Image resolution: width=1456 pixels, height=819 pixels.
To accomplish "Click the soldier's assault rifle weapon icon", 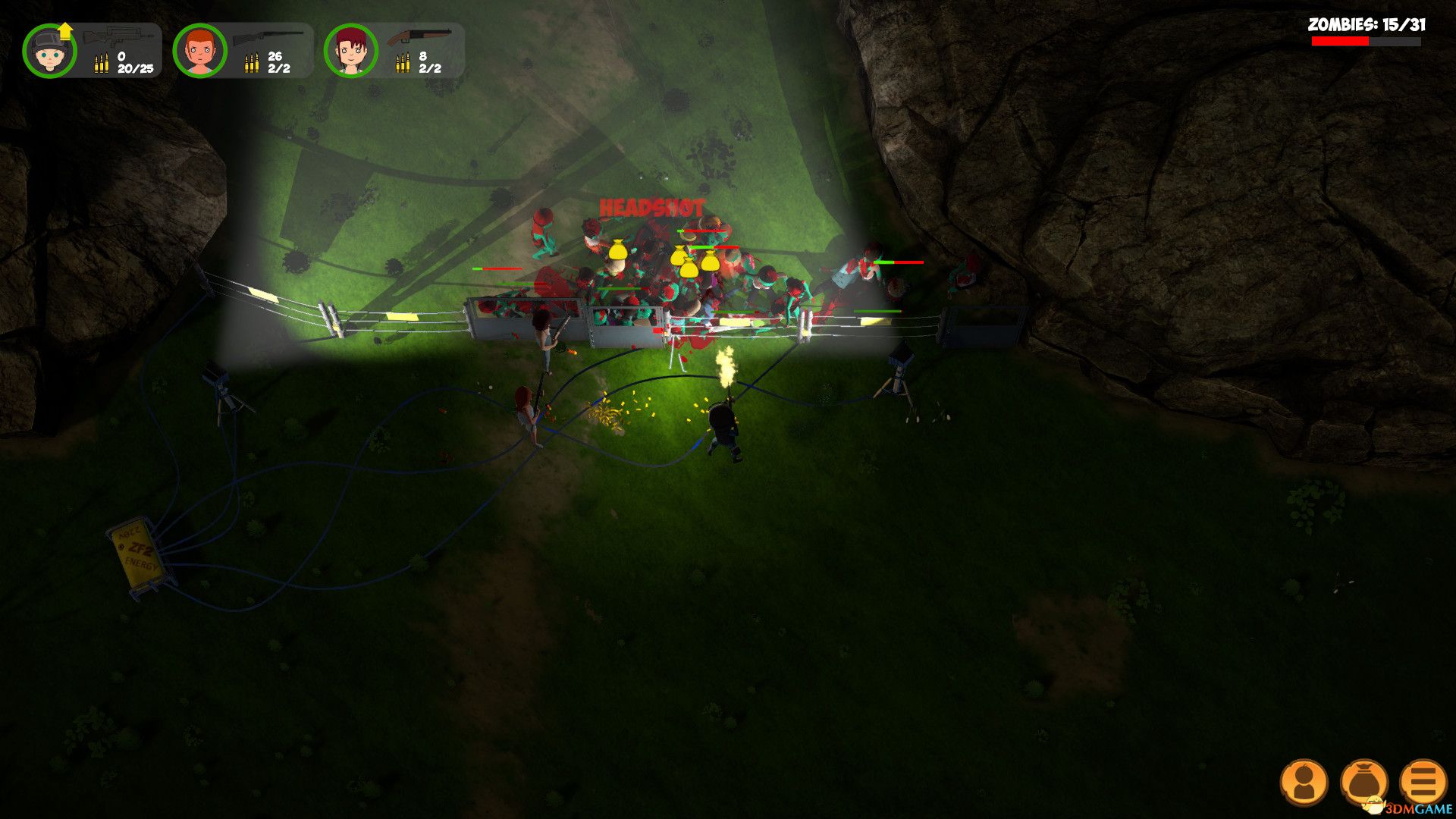I will coord(118,36).
